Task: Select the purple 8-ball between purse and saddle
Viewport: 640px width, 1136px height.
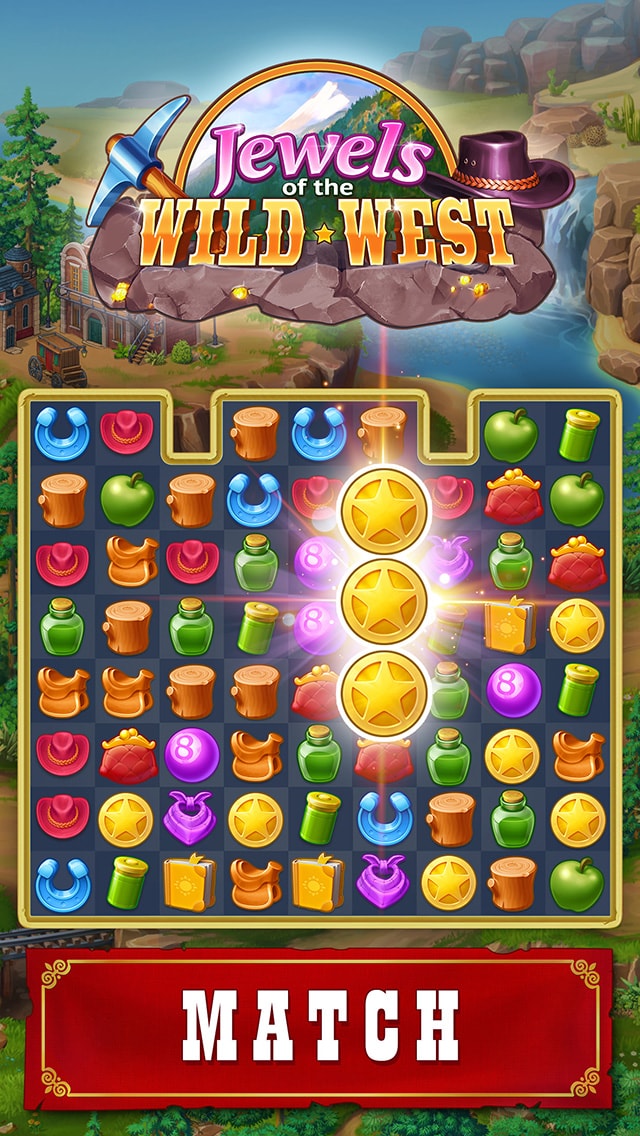Action: pyautogui.click(x=191, y=754)
